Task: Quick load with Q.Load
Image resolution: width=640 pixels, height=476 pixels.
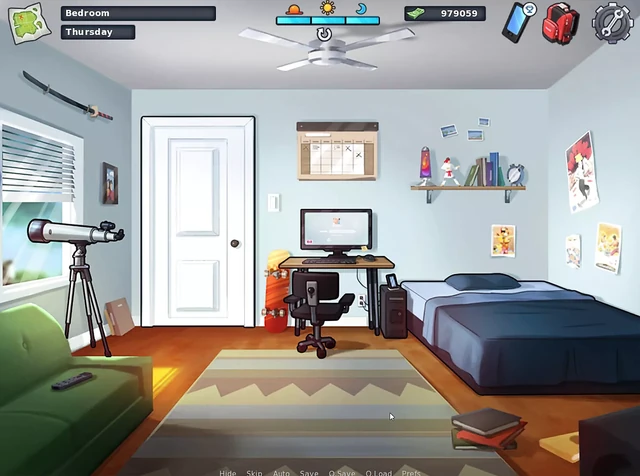Action: 378,472
